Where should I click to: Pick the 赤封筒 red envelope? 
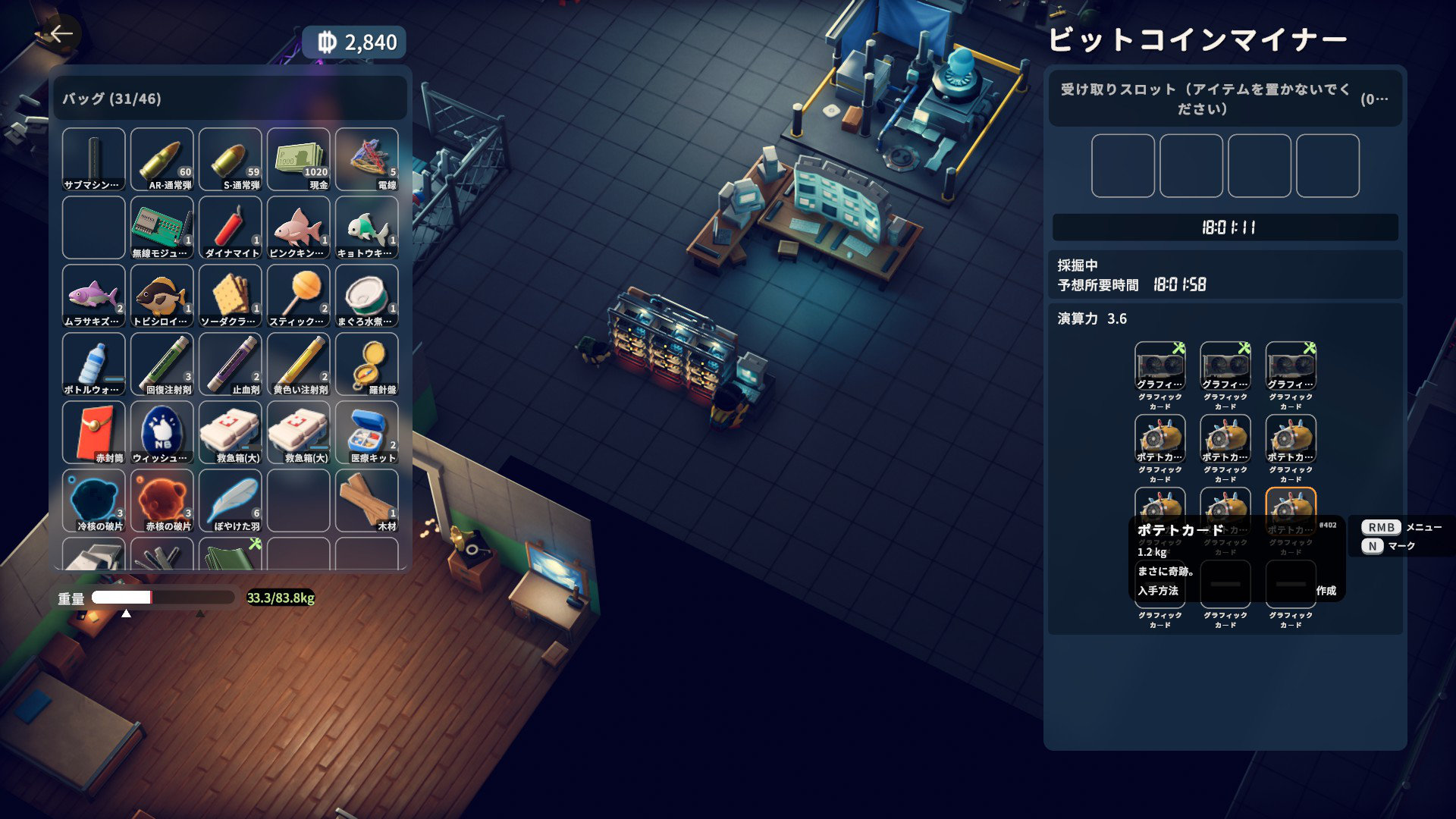tap(94, 432)
